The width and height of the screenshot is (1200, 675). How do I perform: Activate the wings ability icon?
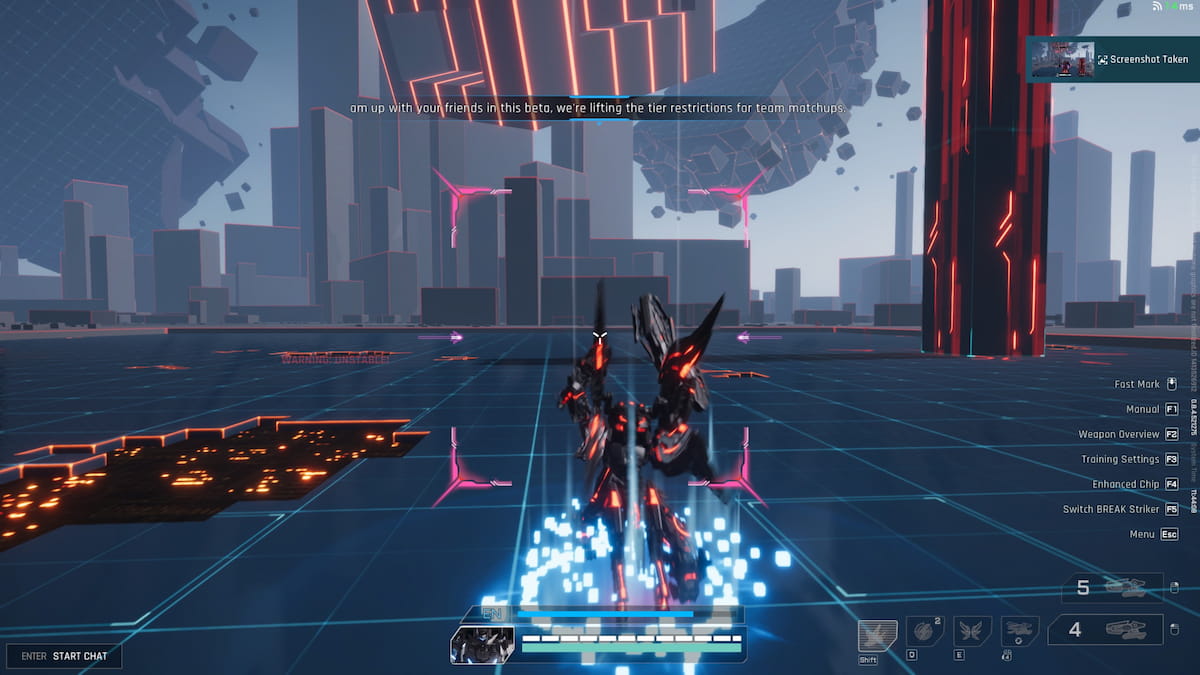point(972,632)
